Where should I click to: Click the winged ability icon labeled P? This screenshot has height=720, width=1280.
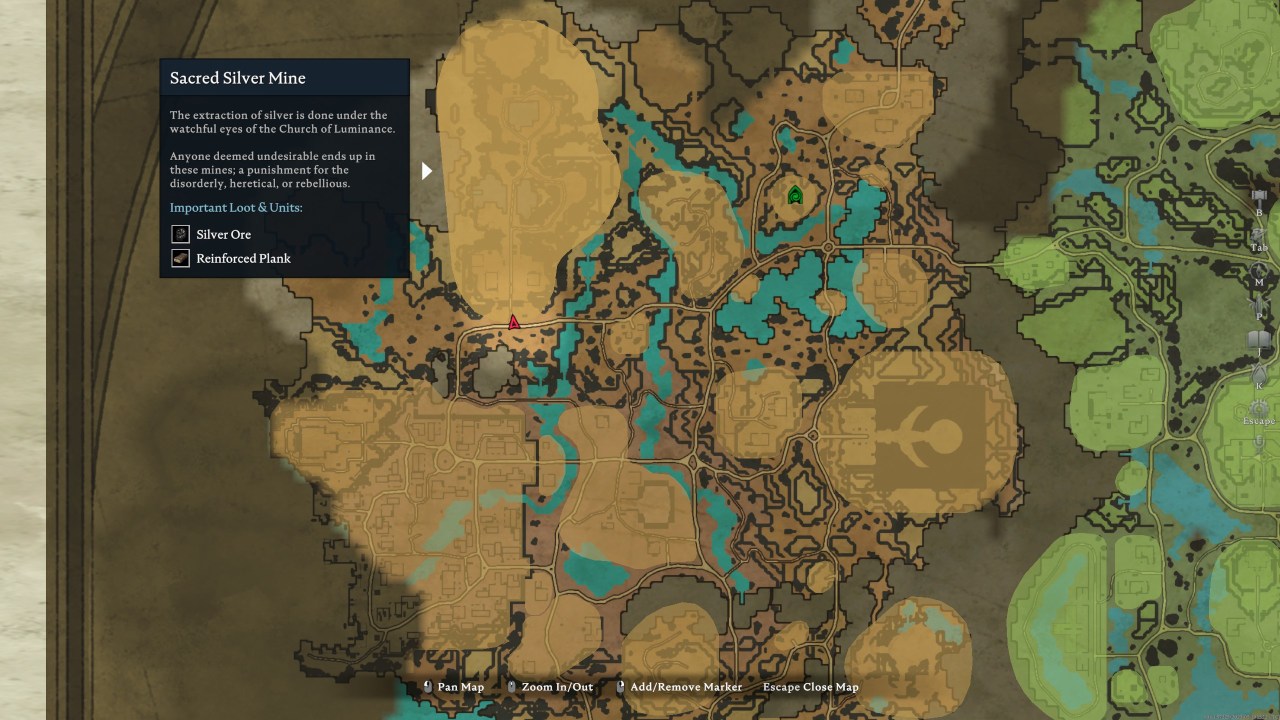(1259, 300)
